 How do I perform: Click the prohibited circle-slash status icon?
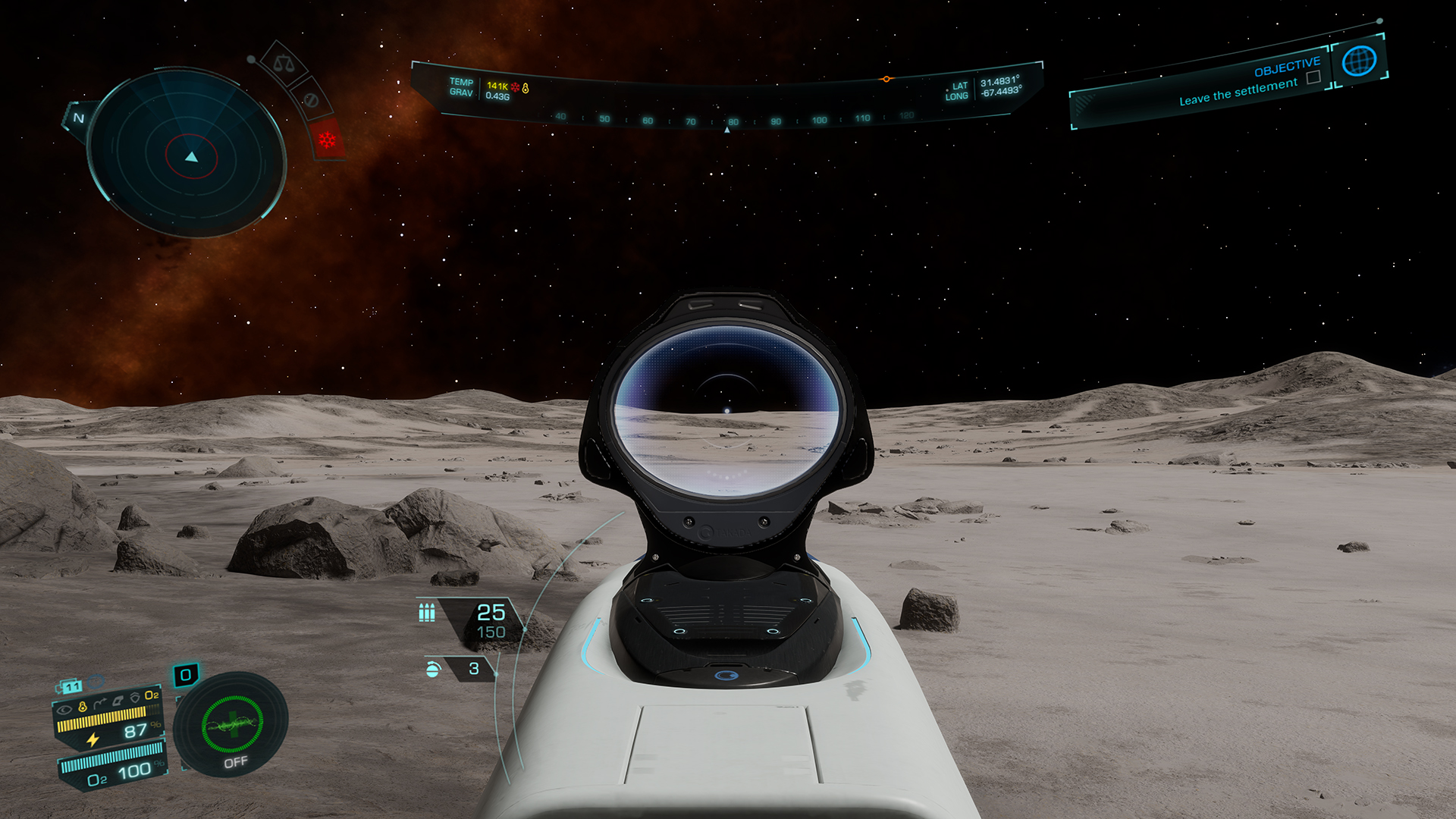pos(309,99)
